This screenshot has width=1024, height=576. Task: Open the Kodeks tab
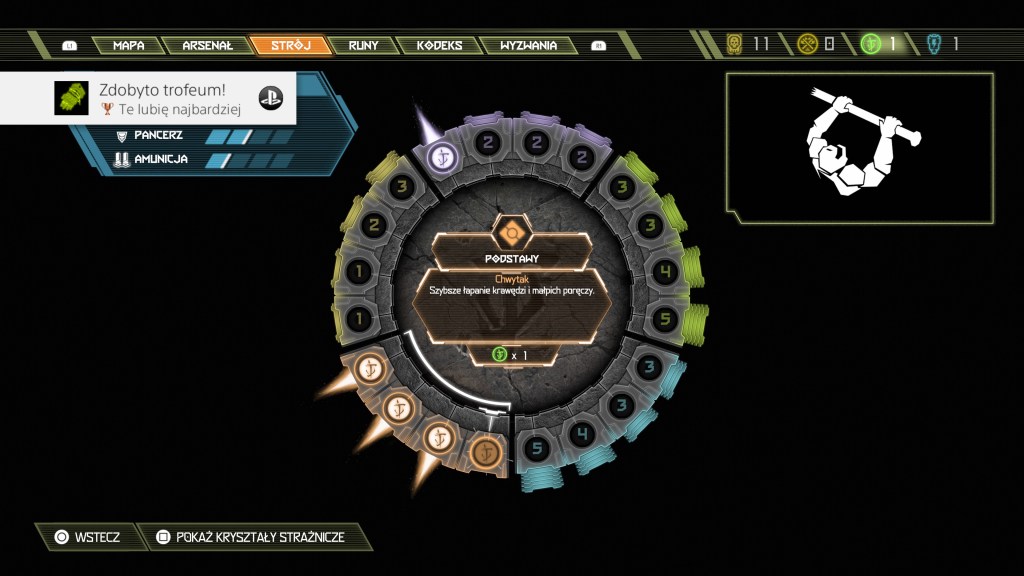pos(439,45)
